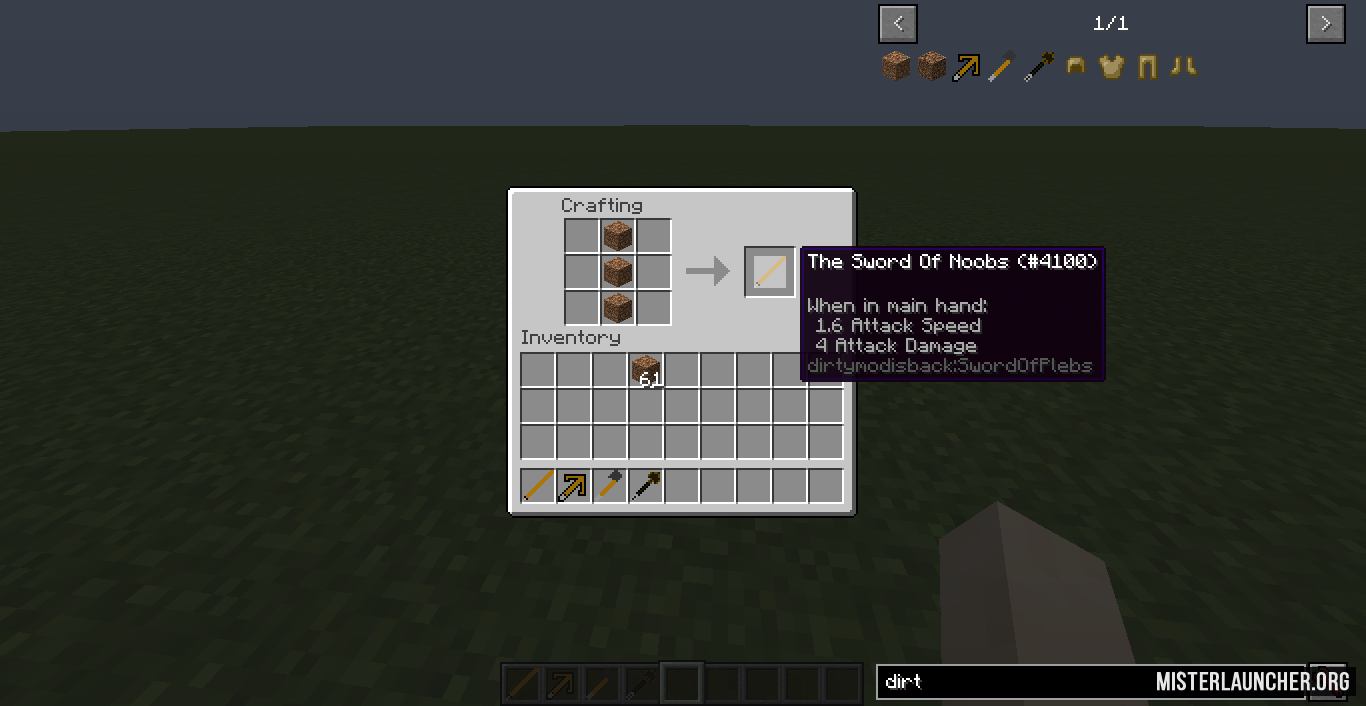This screenshot has height=706, width=1366.
Task: Take the crafted Sword Of Noobs from output slot
Action: click(x=769, y=272)
